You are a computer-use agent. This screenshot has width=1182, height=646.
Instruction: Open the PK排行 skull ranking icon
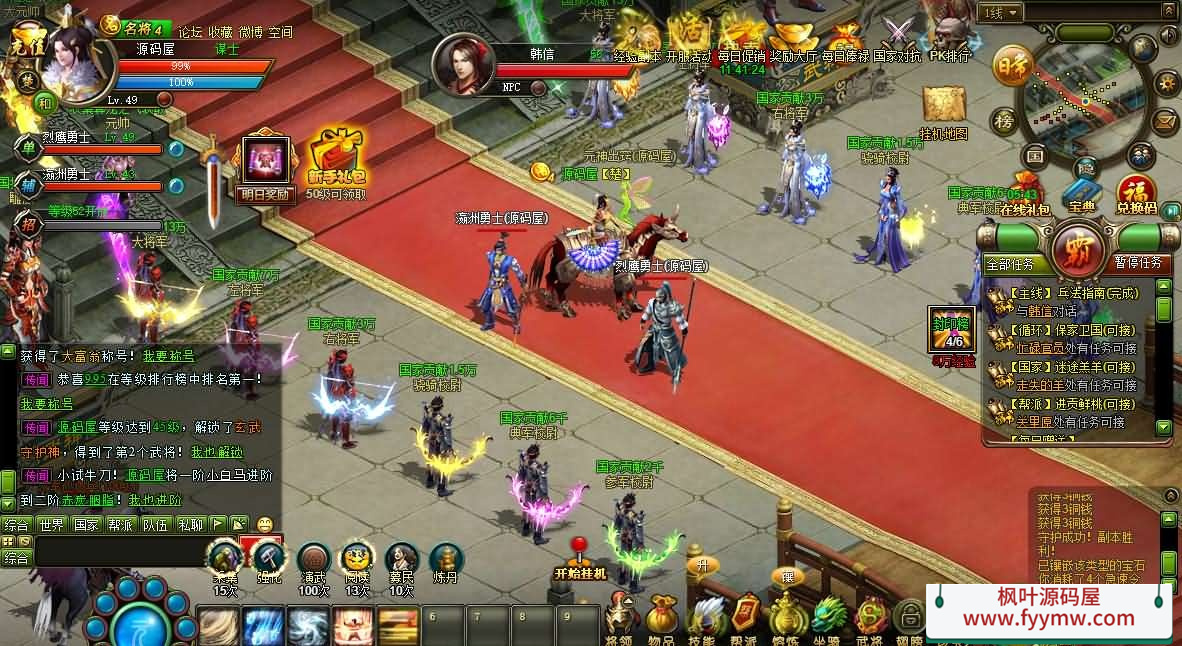tap(950, 38)
